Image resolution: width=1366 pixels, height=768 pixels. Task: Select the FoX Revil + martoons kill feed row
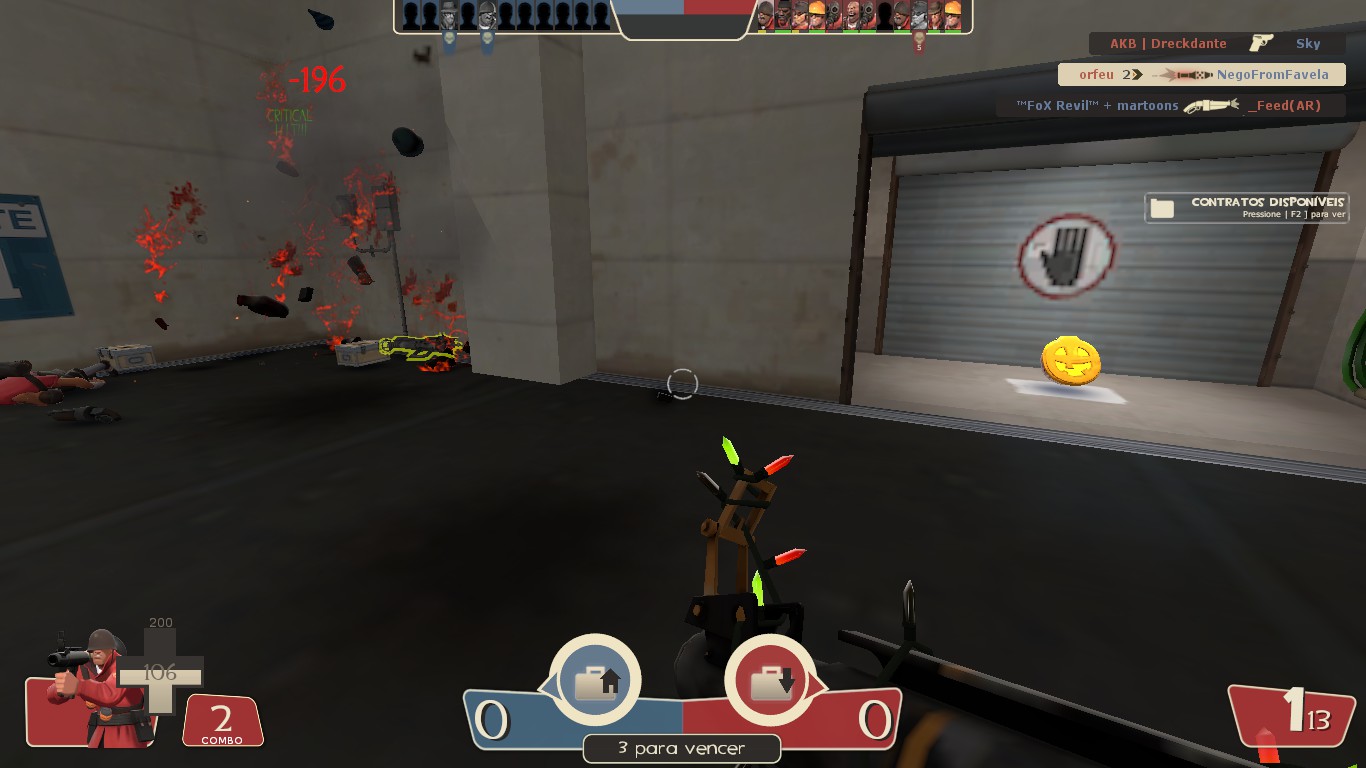(x=1169, y=105)
